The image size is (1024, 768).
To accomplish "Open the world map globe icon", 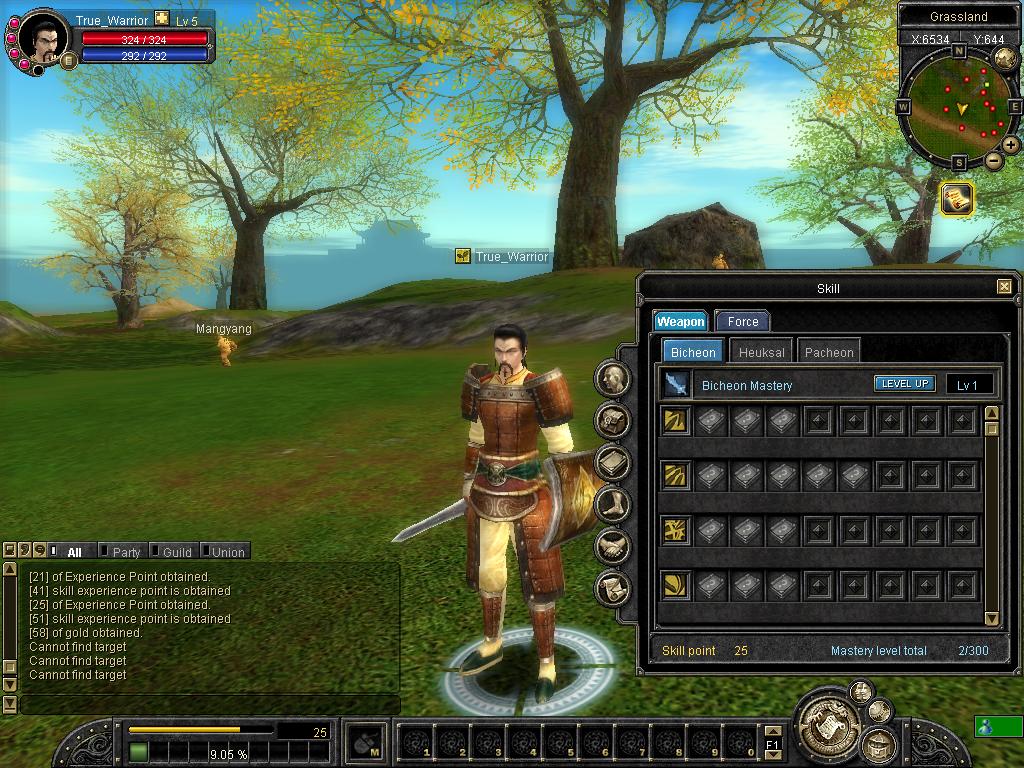I will [1004, 58].
